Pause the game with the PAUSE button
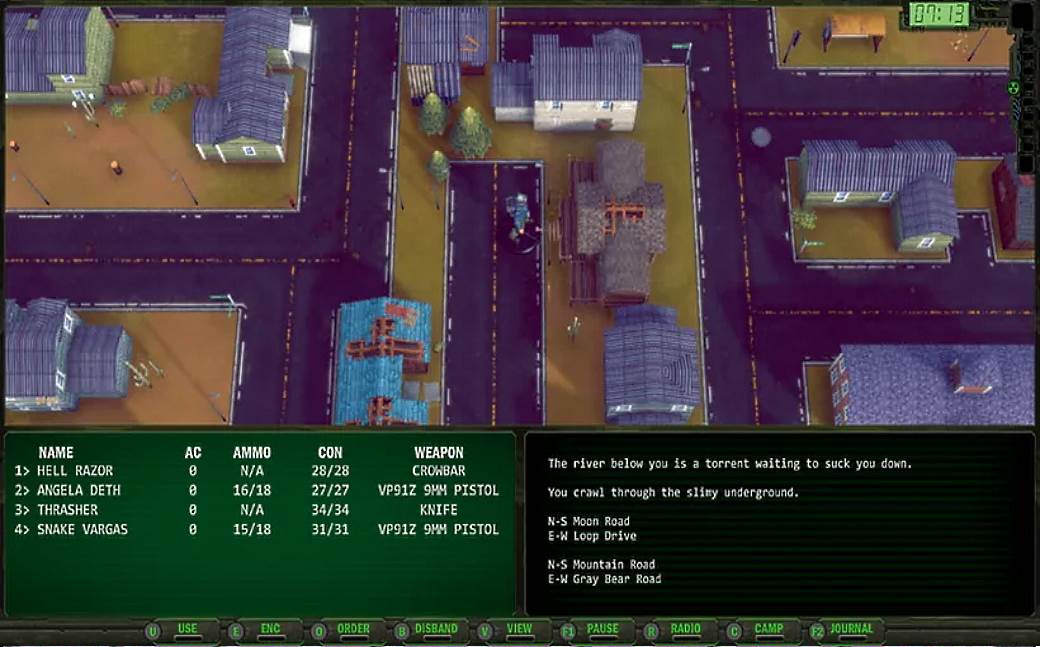 [602, 629]
